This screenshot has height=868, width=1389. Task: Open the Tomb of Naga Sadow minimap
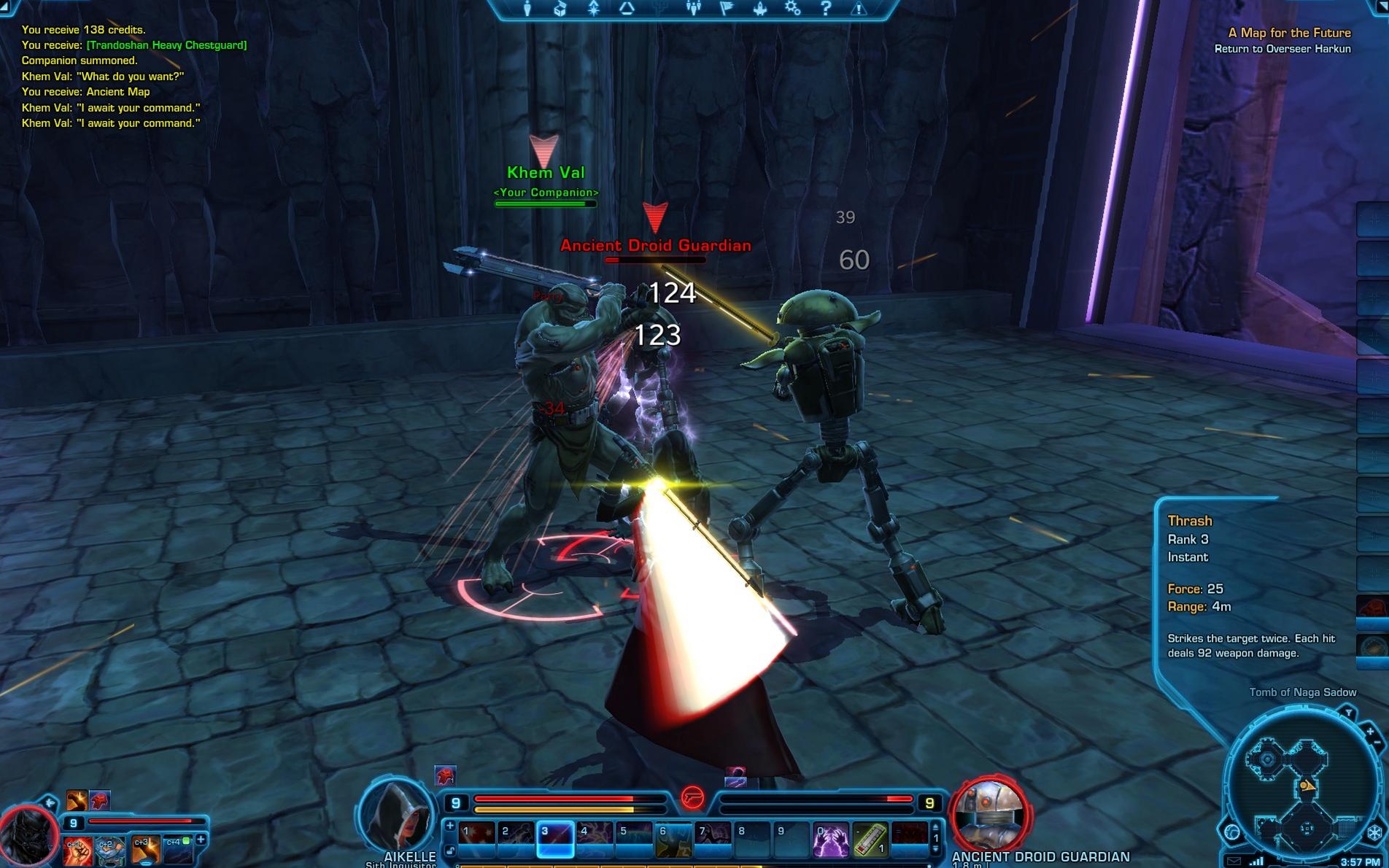coord(1303,788)
